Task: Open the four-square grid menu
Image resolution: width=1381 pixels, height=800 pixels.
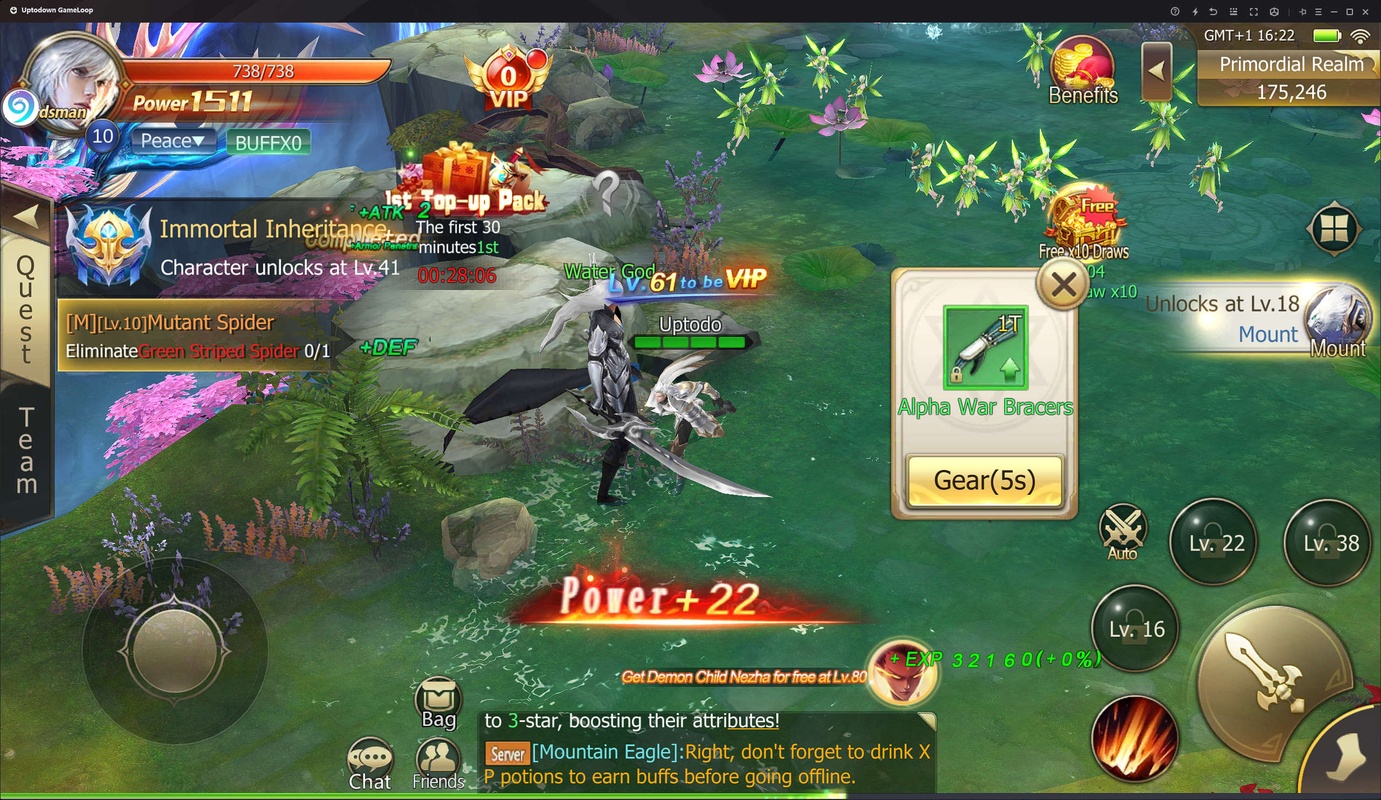Action: (1334, 230)
